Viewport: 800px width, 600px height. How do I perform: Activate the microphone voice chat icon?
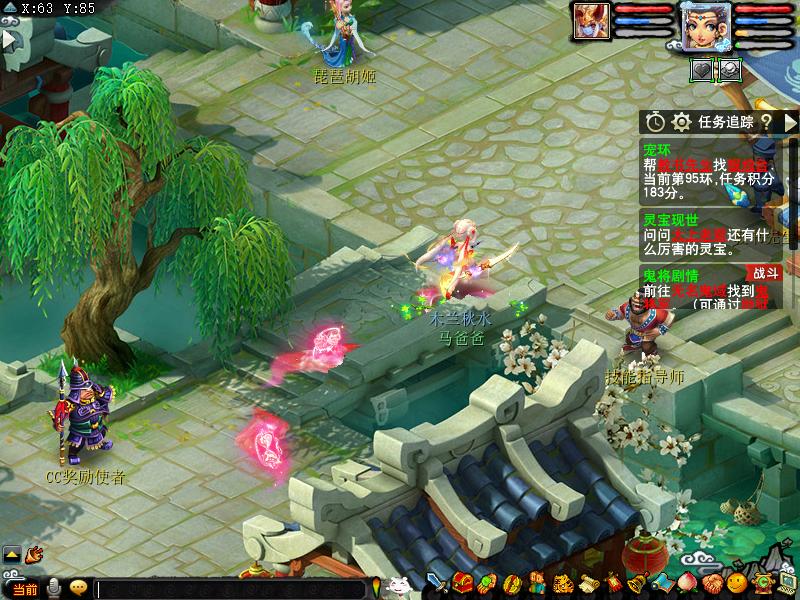point(54,588)
